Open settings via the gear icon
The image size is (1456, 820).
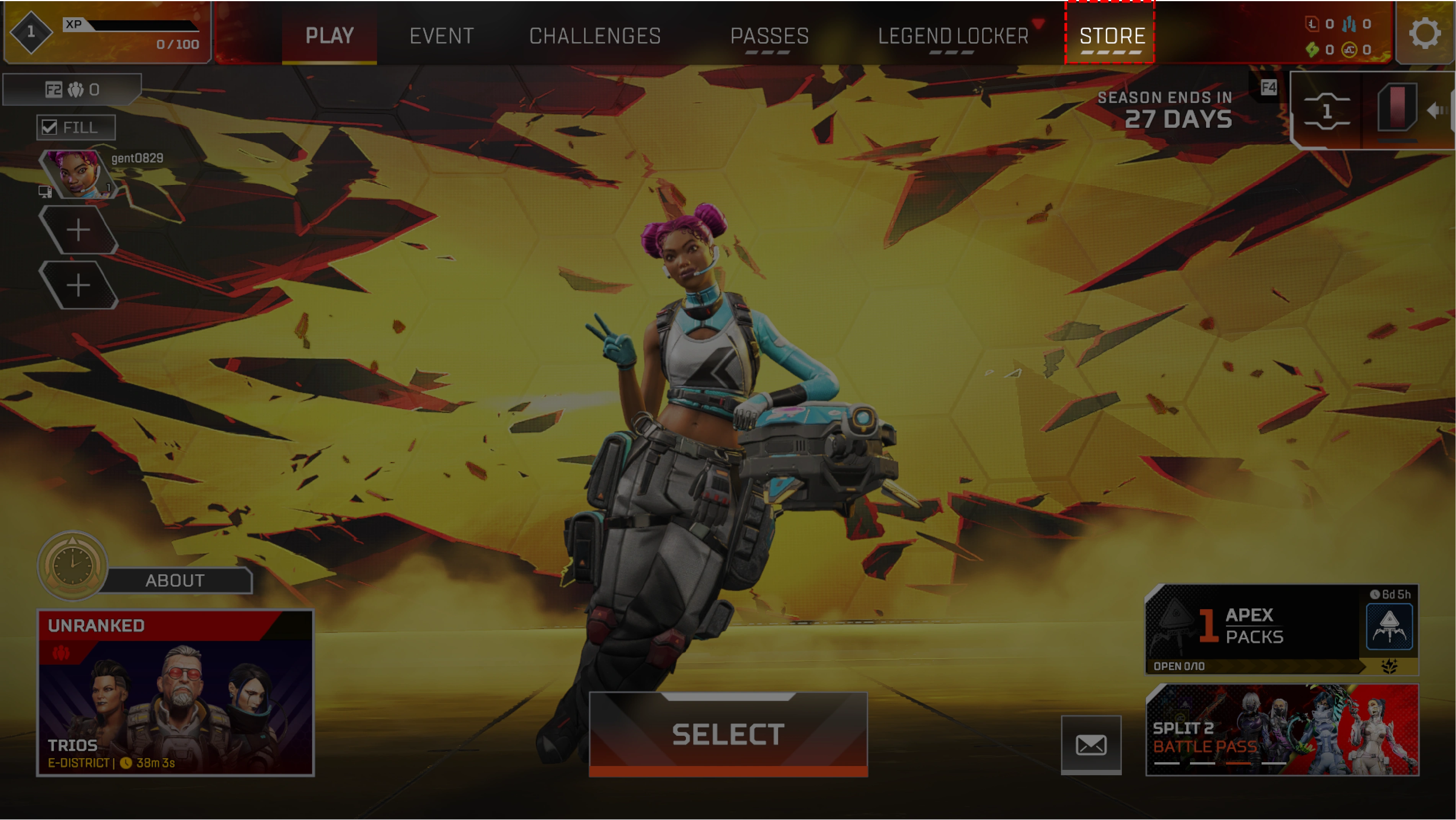[x=1424, y=33]
